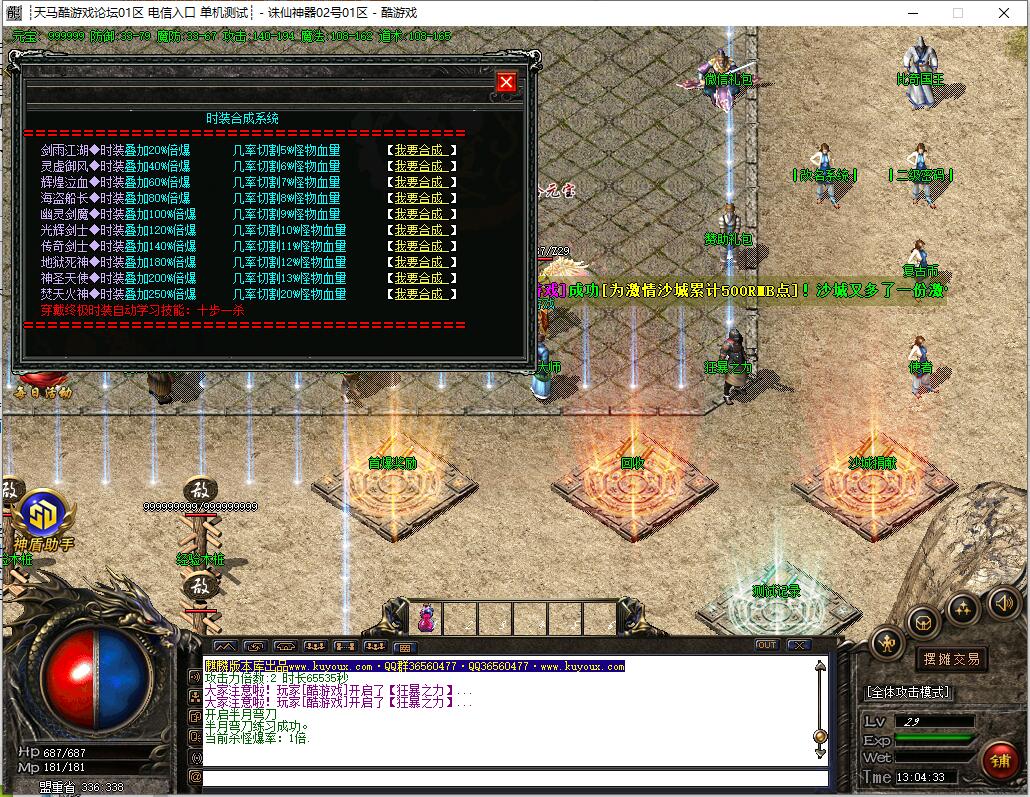This screenshot has height=797, width=1030.
Task: Click the OUT button above chat
Action: click(767, 645)
